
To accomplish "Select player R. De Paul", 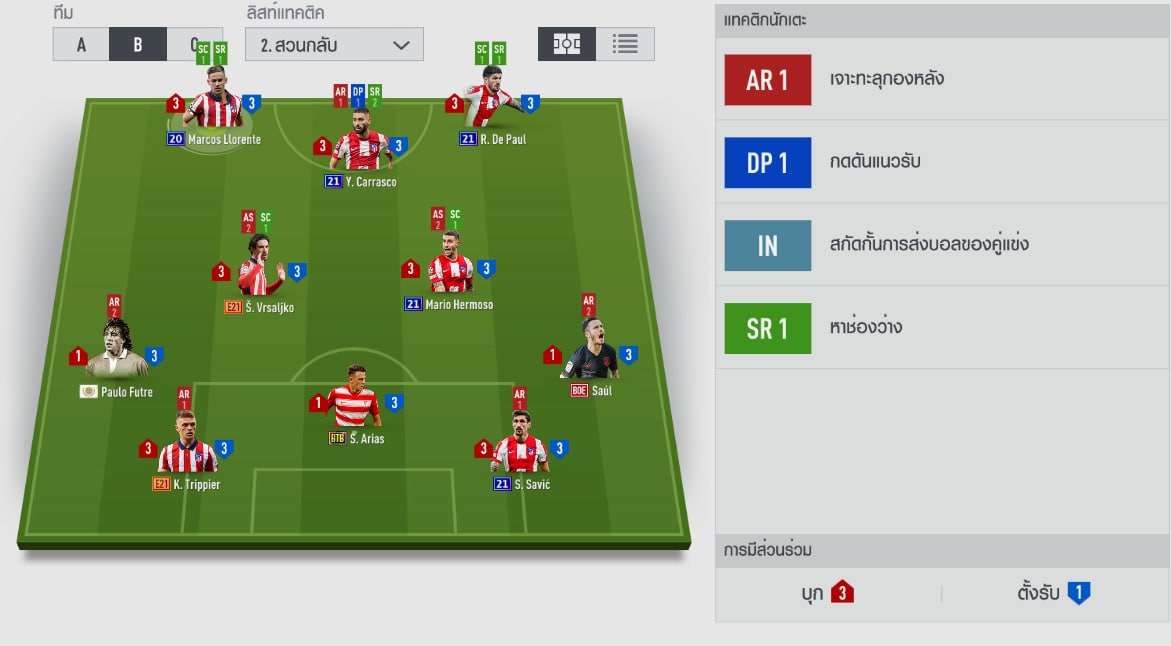I will [x=491, y=107].
